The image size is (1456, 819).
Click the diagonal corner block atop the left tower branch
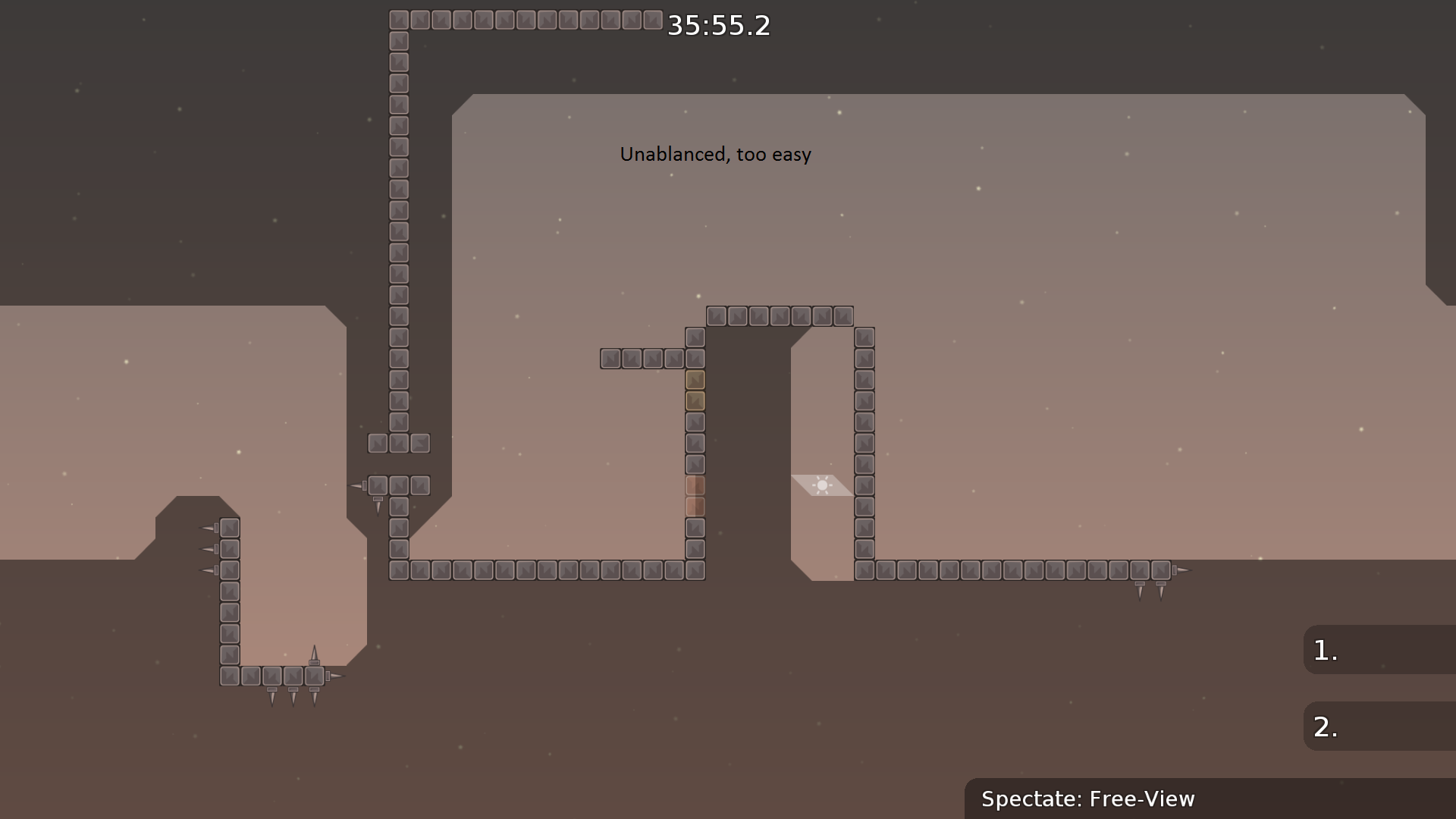(419, 443)
